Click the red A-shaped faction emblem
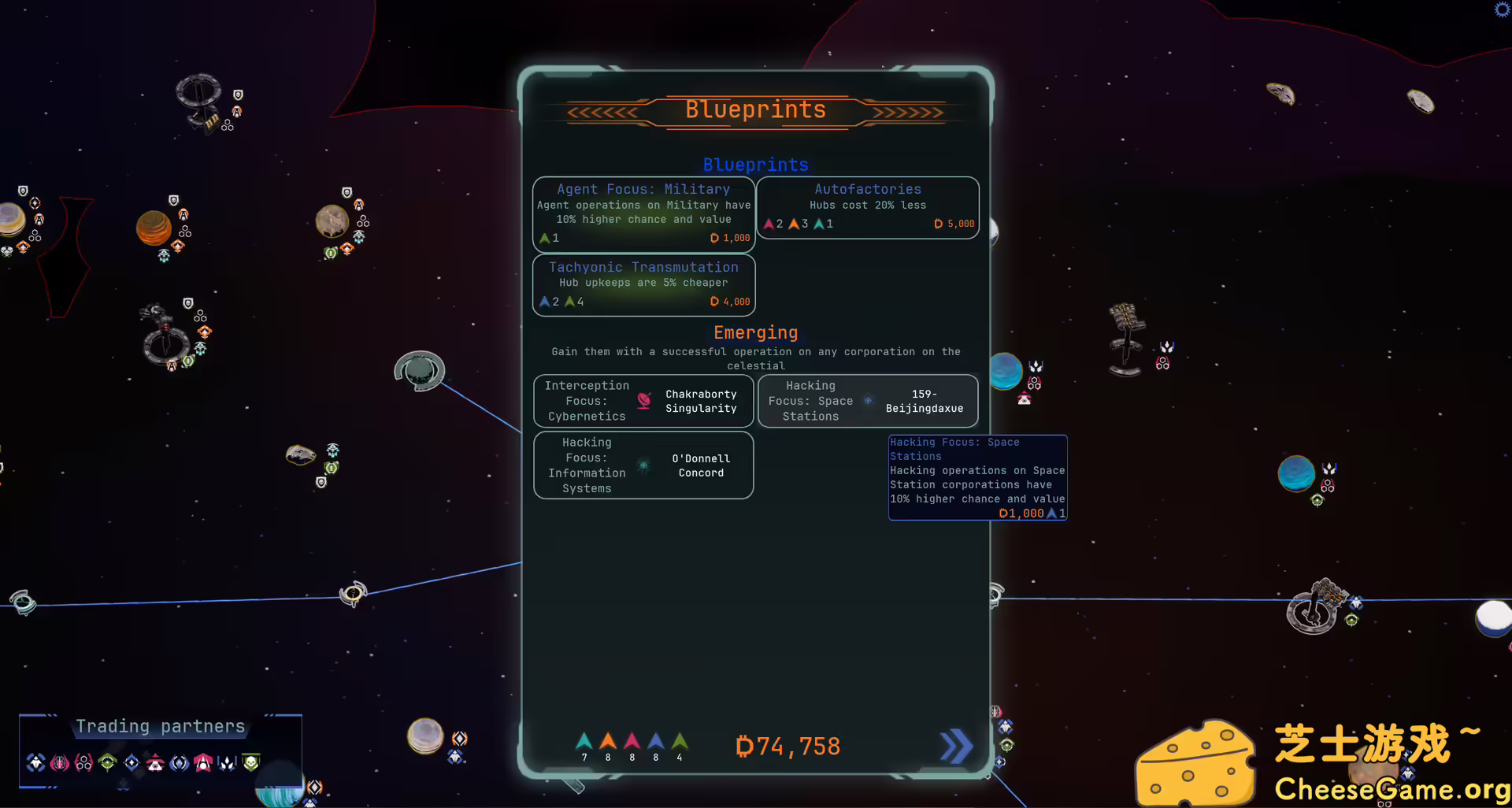 tap(203, 762)
